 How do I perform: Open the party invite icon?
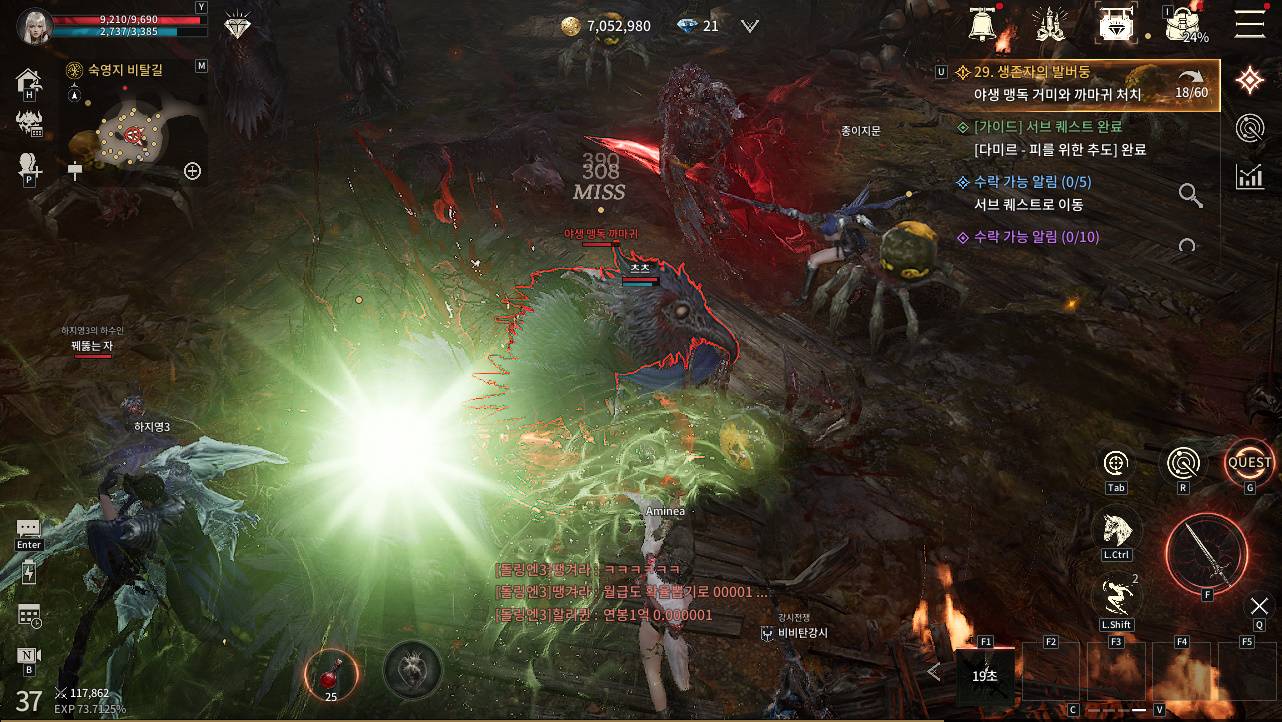pyautogui.click(x=28, y=166)
